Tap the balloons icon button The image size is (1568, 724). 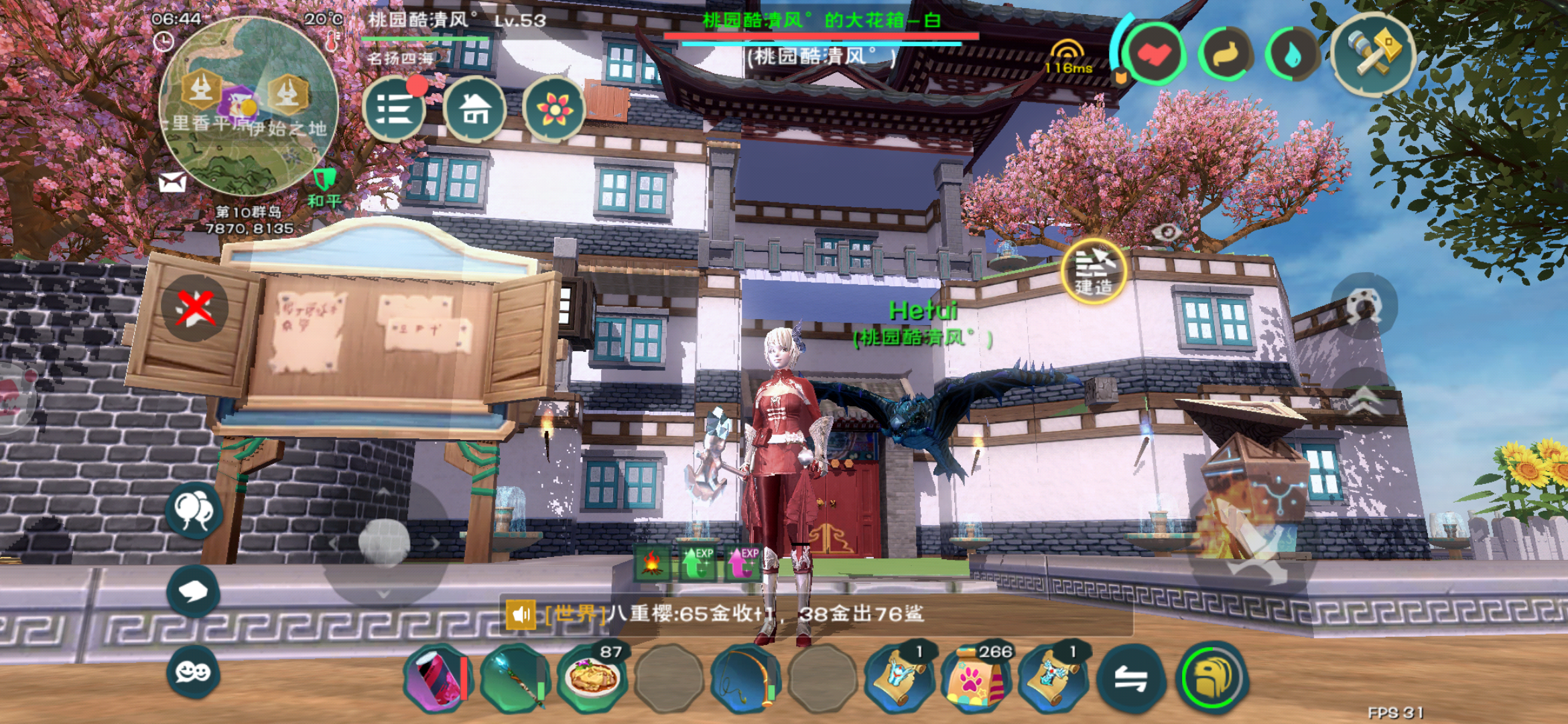pos(194,510)
